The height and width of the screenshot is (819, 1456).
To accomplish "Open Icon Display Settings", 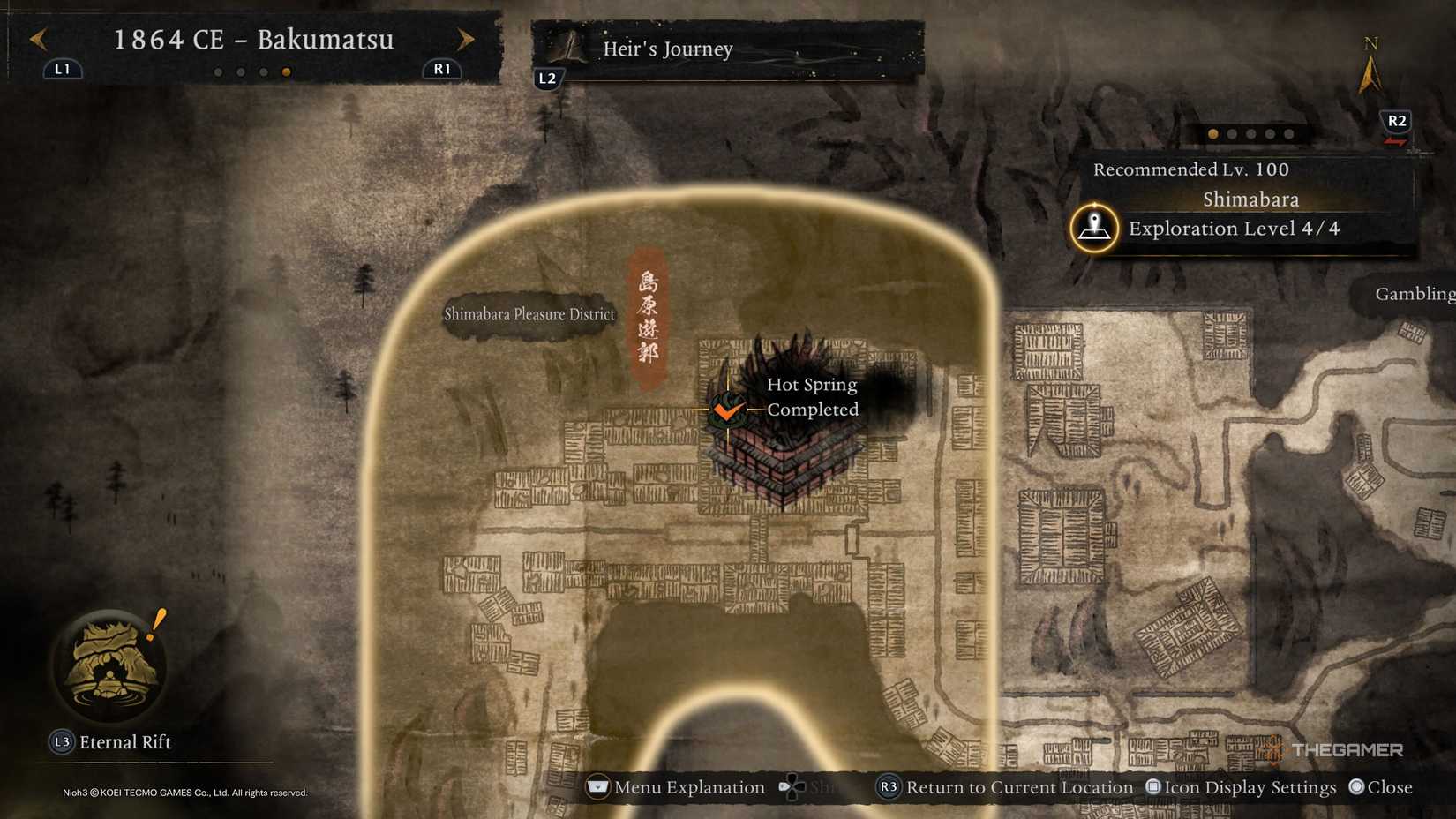I will (1152, 787).
